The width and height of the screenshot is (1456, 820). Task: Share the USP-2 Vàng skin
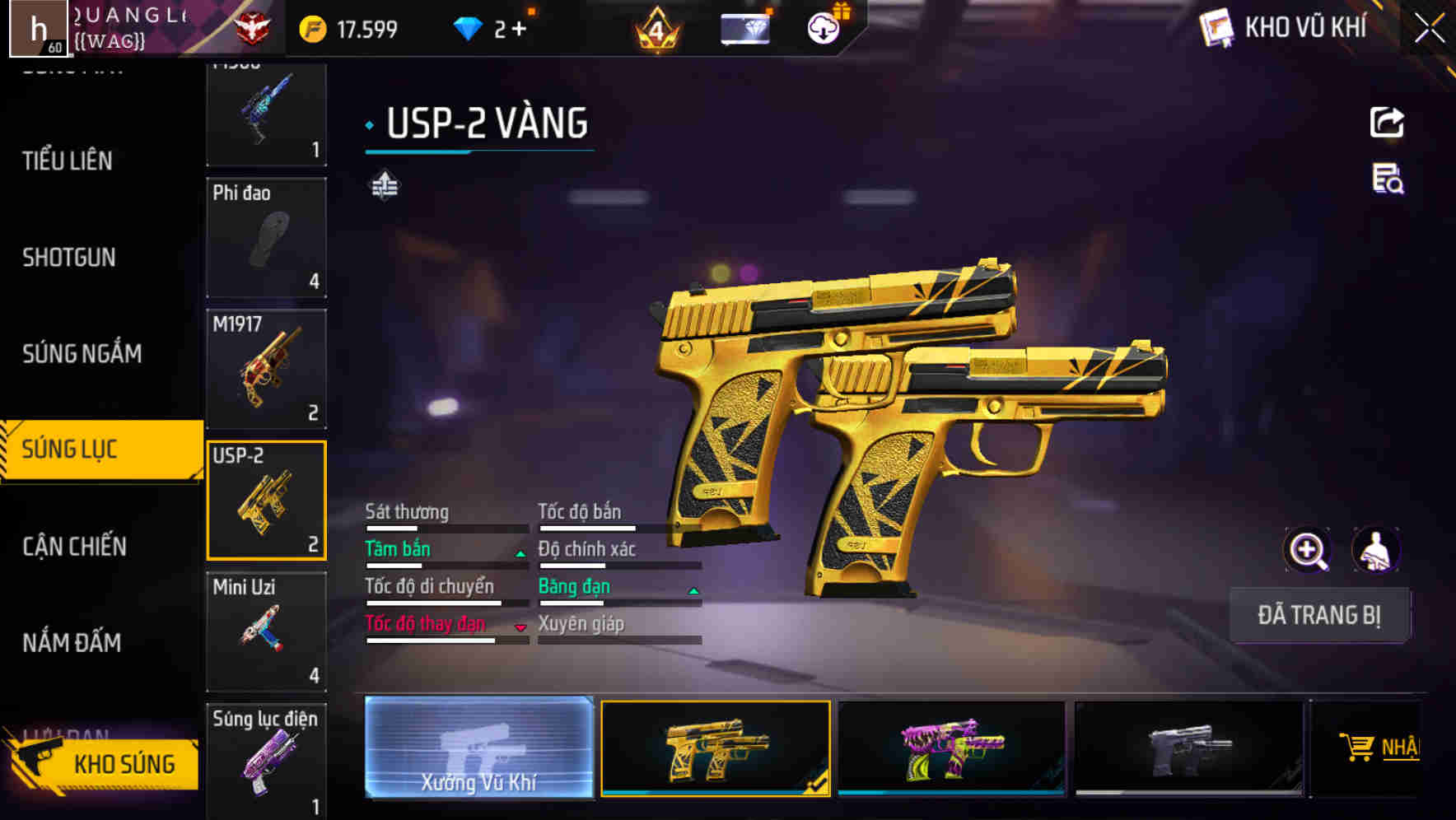1388,121
